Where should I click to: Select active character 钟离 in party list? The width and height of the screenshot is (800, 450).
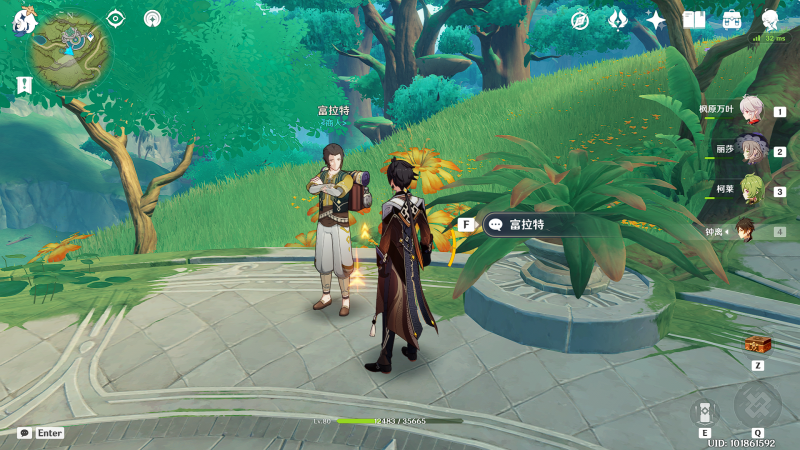point(746,230)
